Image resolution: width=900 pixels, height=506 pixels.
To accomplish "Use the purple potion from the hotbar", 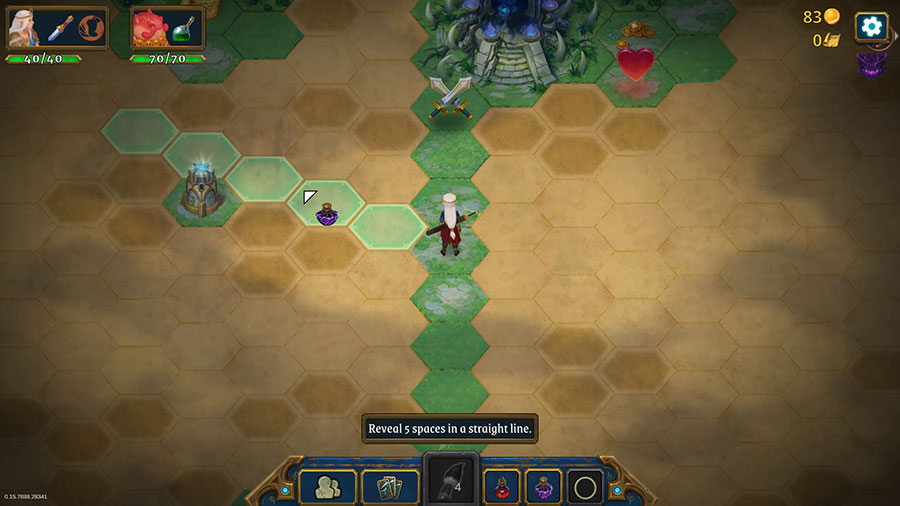I will click(543, 487).
